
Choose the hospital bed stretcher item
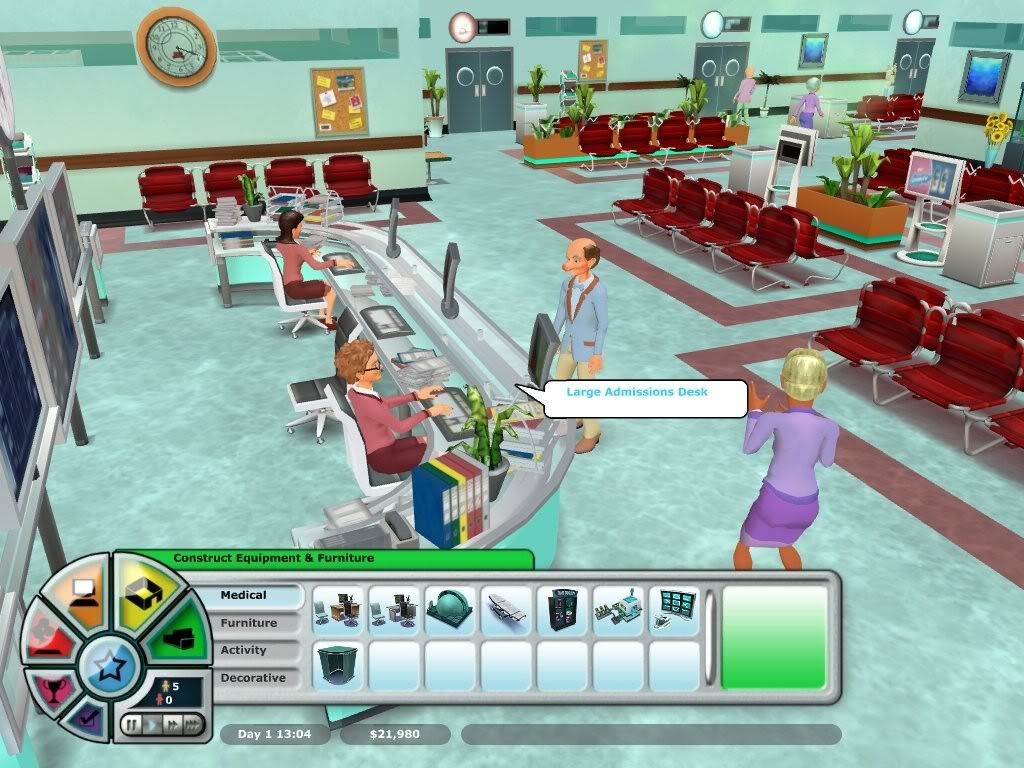point(506,611)
